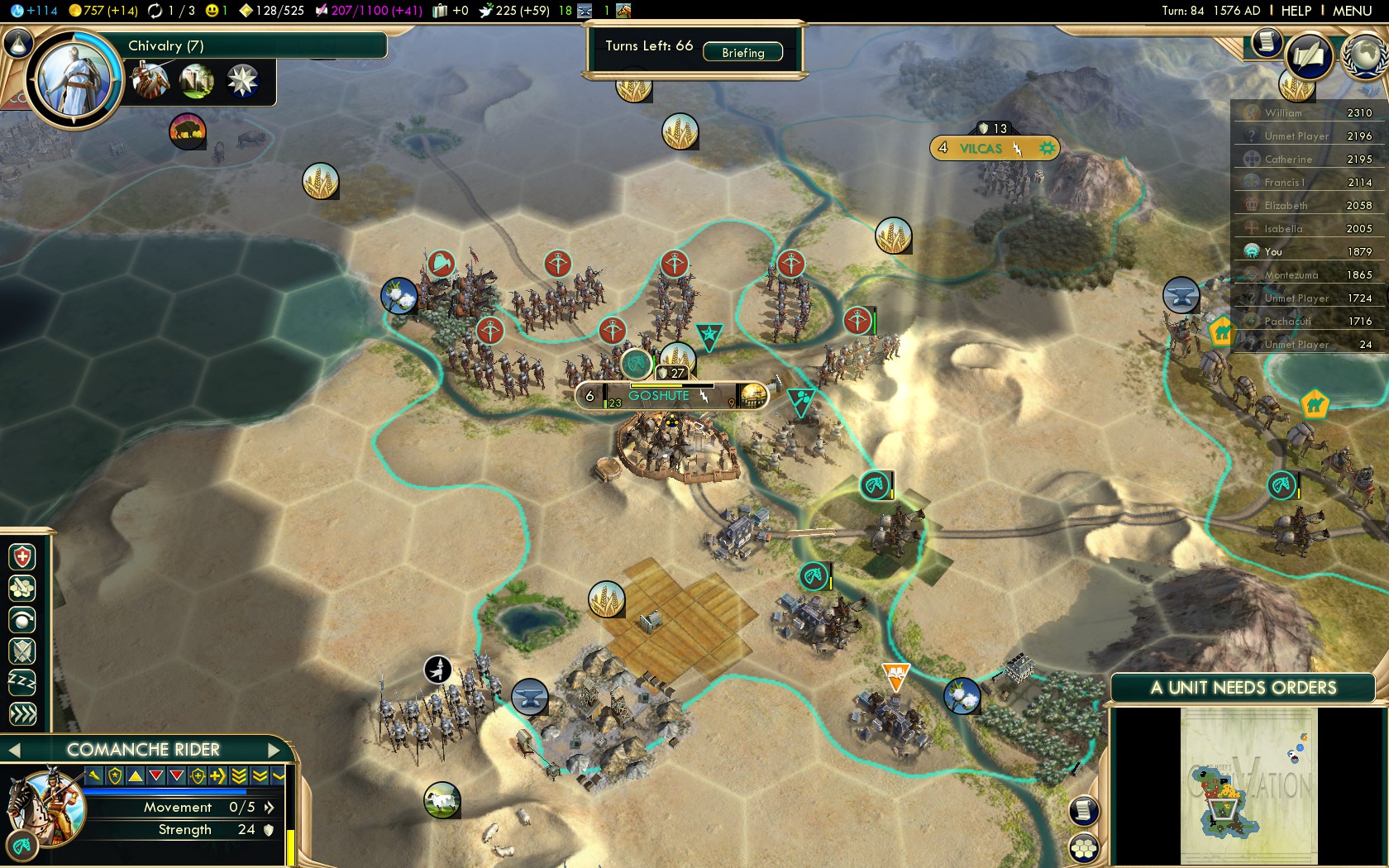Select Catherine in the score list
Screen dimensions: 1389x868
(1287, 160)
